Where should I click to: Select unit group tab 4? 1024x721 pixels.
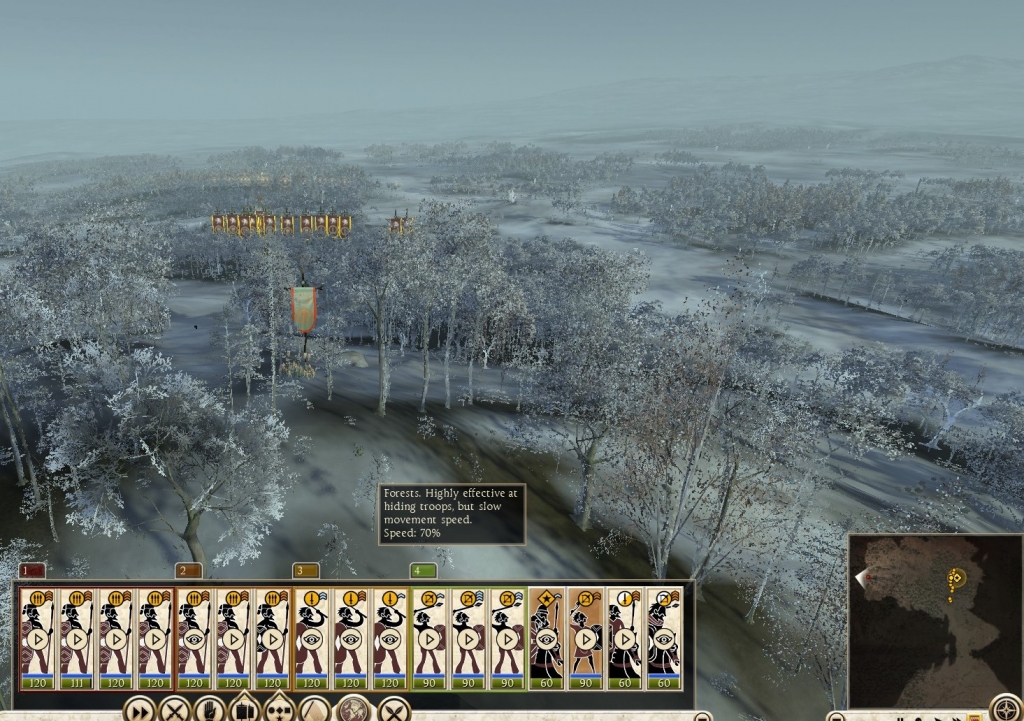coord(424,570)
